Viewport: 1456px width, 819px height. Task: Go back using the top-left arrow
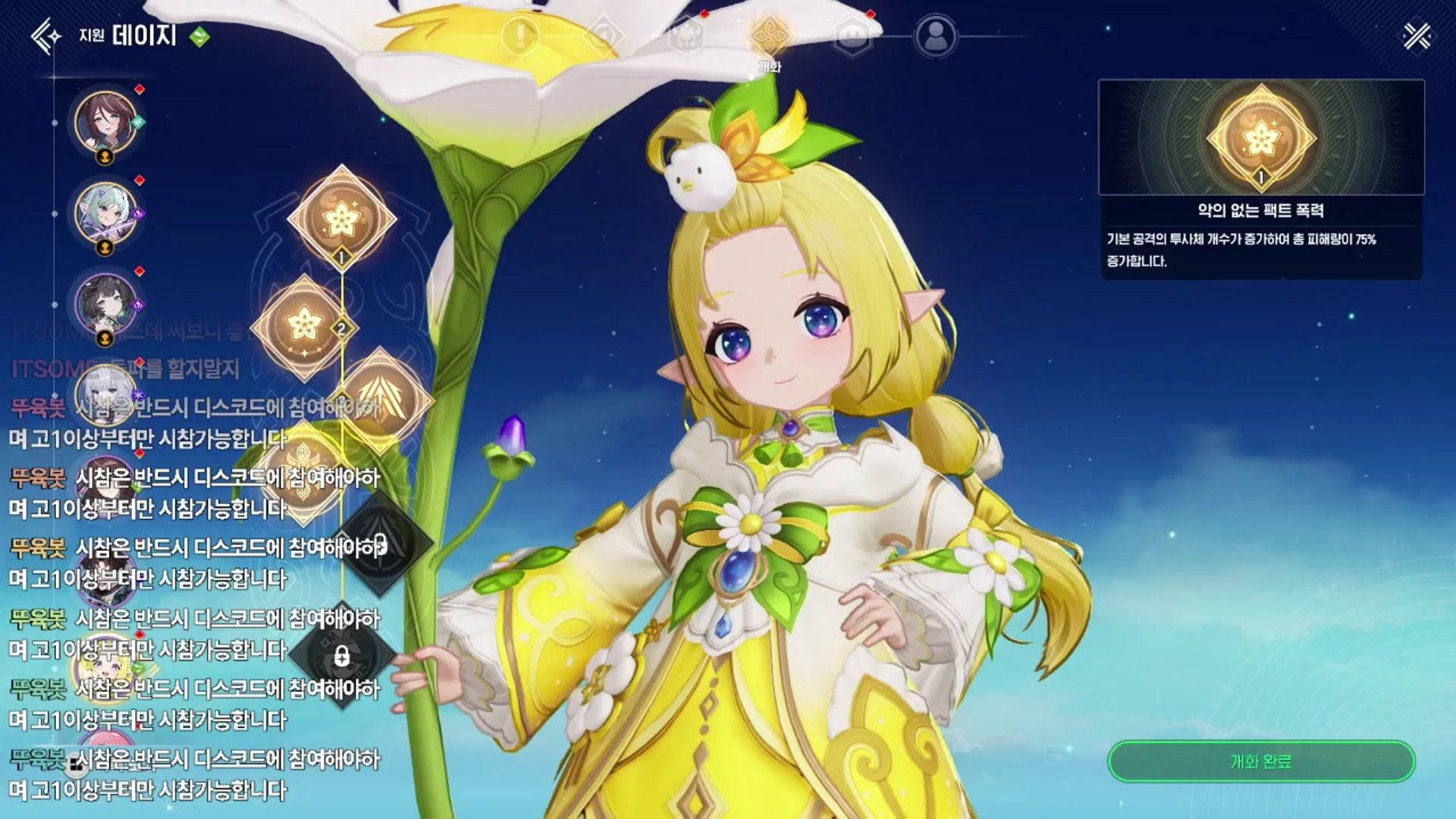click(x=45, y=36)
